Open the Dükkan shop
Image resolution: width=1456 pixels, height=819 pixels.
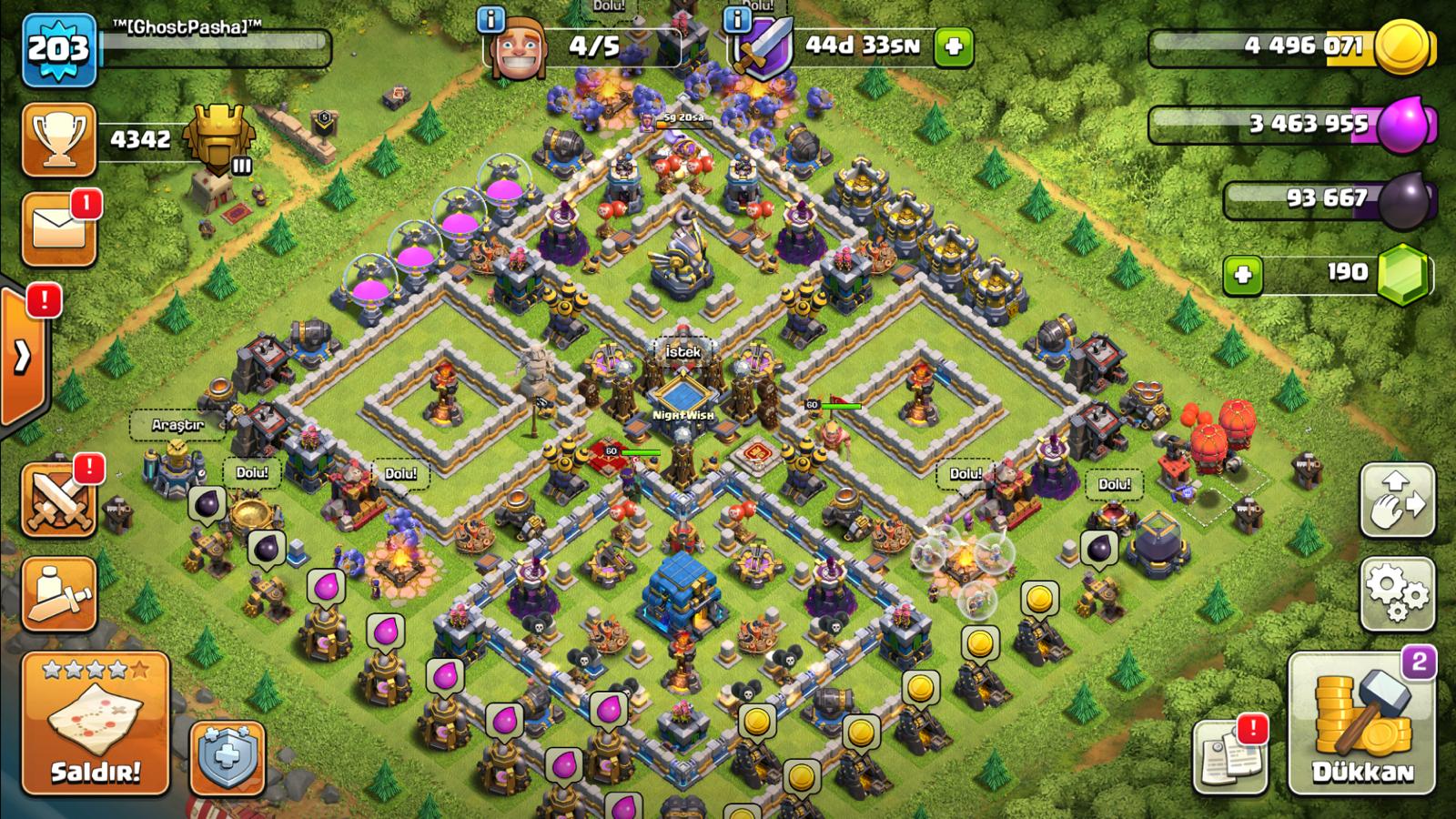point(1361,723)
